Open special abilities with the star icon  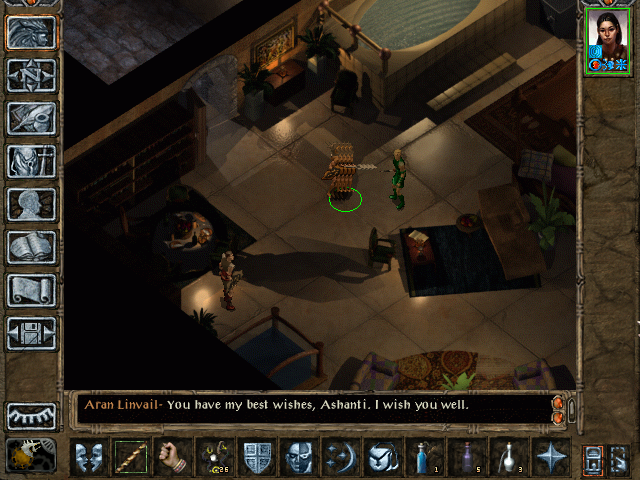pyautogui.click(x=550, y=457)
